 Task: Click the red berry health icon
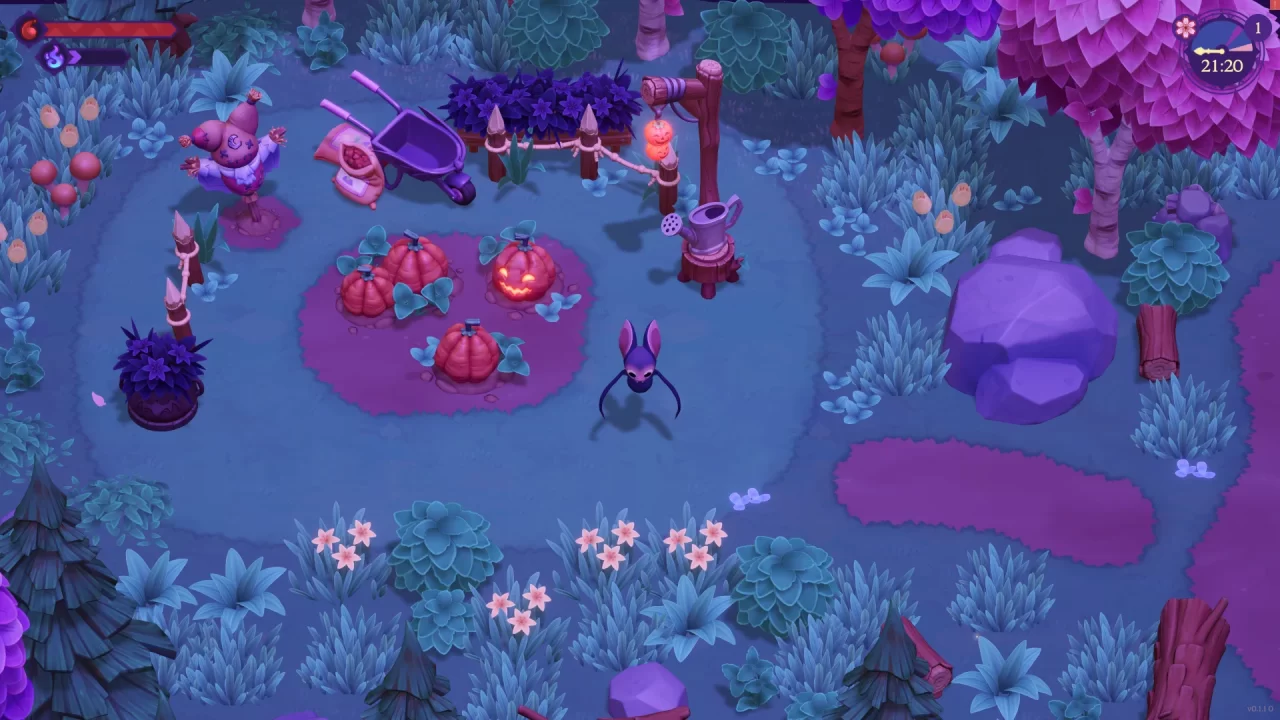tap(28, 27)
